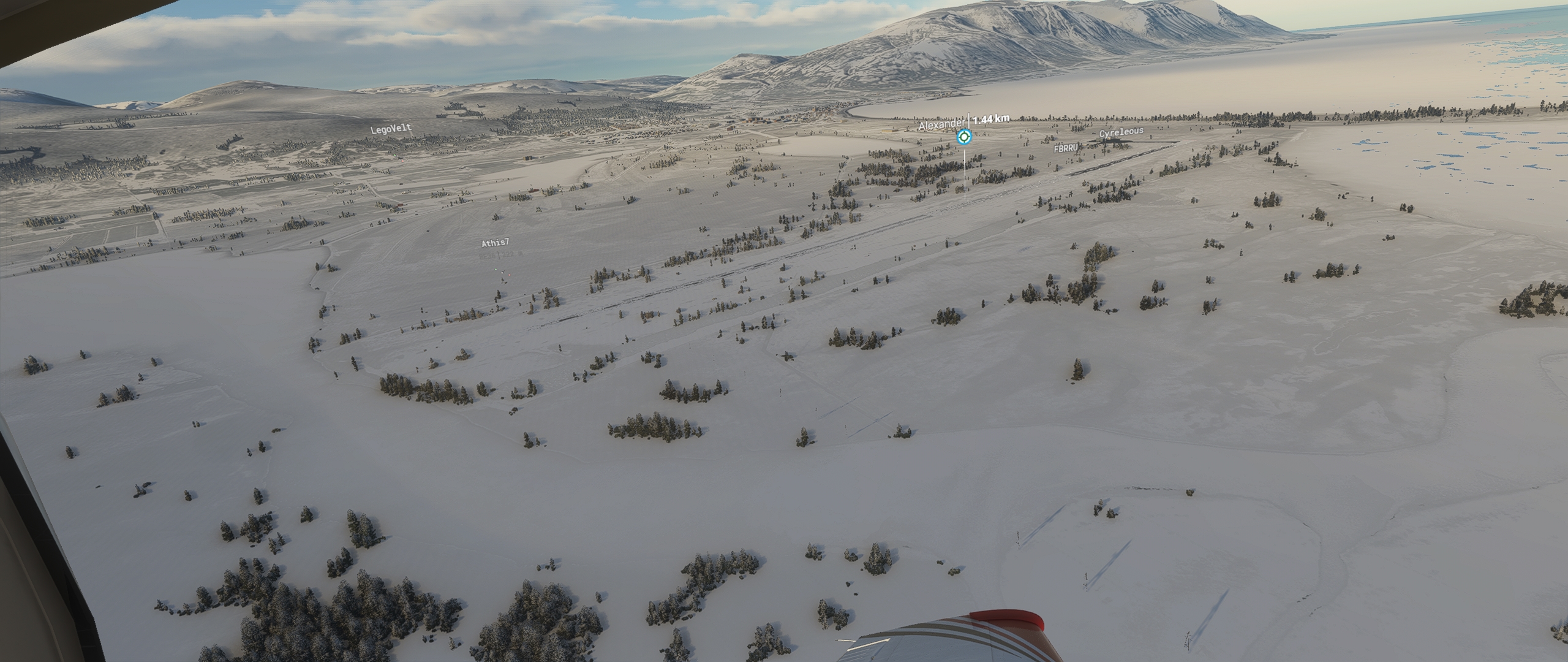Toggle the FBRRU nameplate visibility
This screenshot has height=662, width=1568.
pos(1066,148)
